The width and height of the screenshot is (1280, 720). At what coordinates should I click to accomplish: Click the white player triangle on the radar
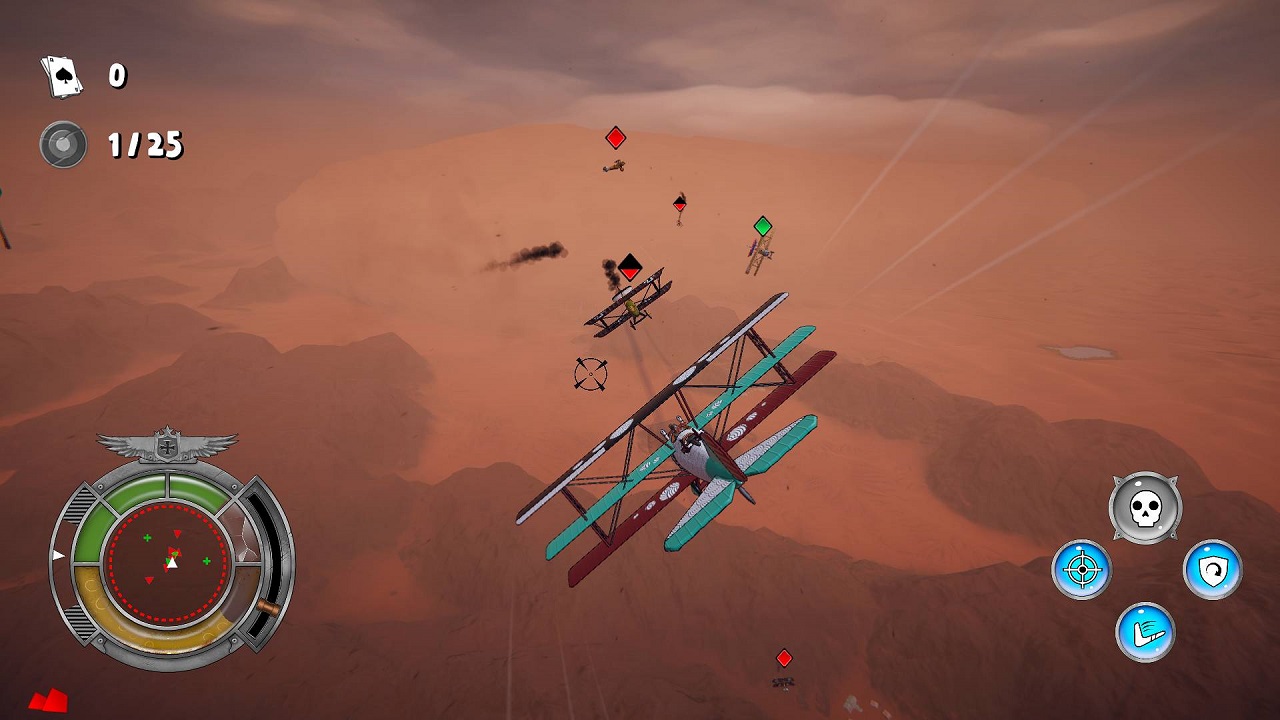[x=172, y=563]
